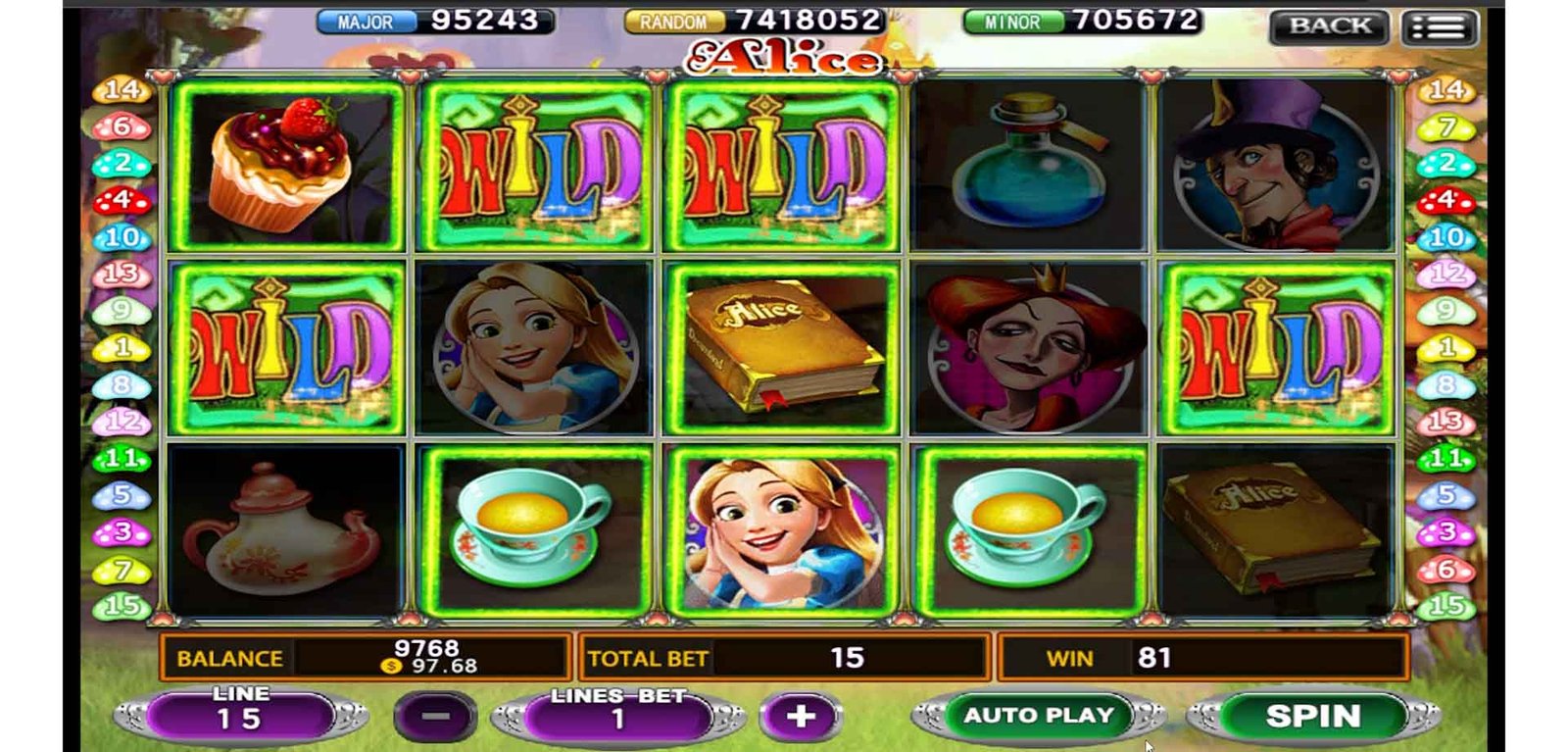This screenshot has height=752, width=1568.
Task: Start Auto Play mode
Action: 1039,716
